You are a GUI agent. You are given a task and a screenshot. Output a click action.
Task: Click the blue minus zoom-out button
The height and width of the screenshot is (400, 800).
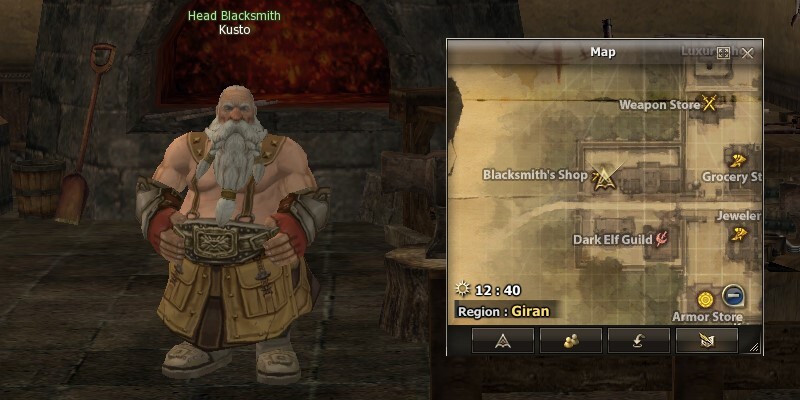733,297
